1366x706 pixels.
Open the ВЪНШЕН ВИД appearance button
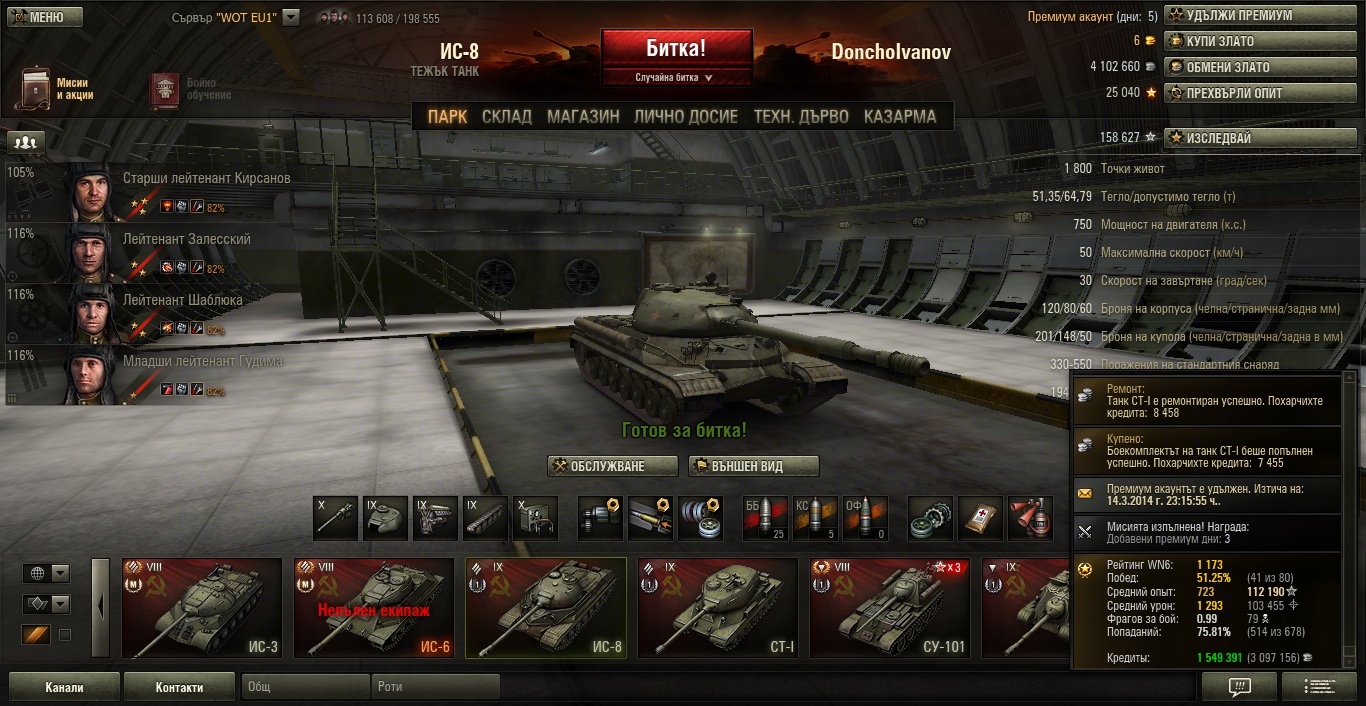tap(754, 466)
